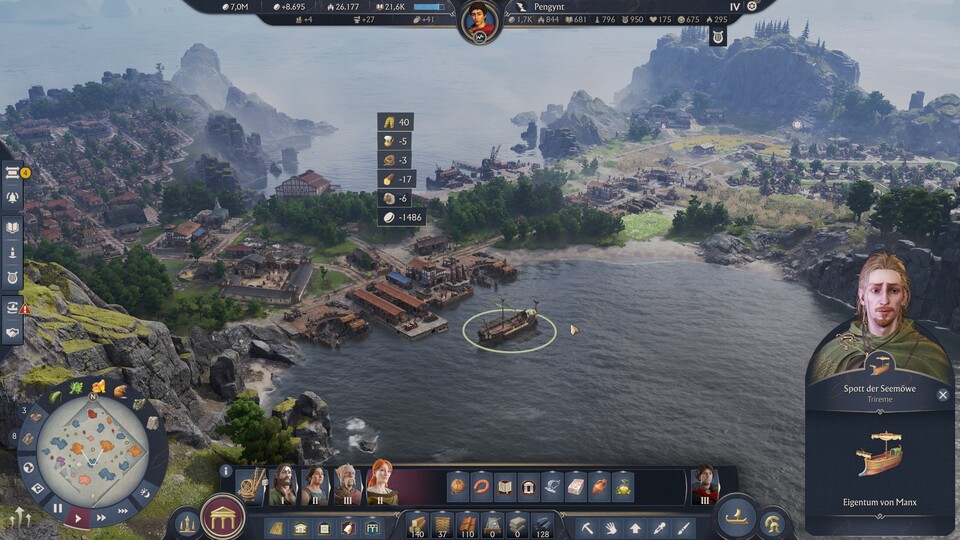Select the red-haired woman population tier
The image size is (960, 540).
coord(381,485)
